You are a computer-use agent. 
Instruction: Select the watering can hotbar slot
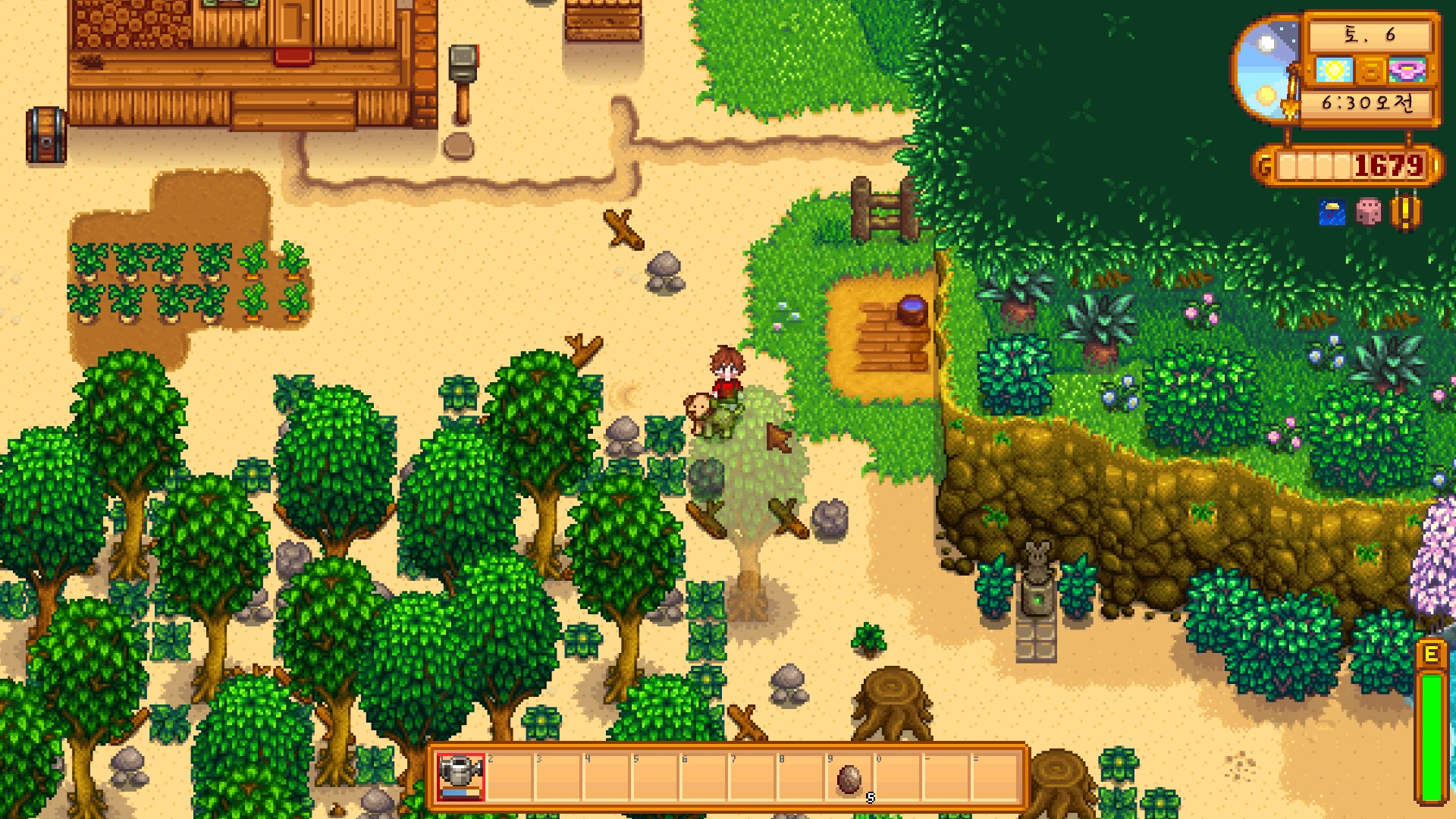460,776
